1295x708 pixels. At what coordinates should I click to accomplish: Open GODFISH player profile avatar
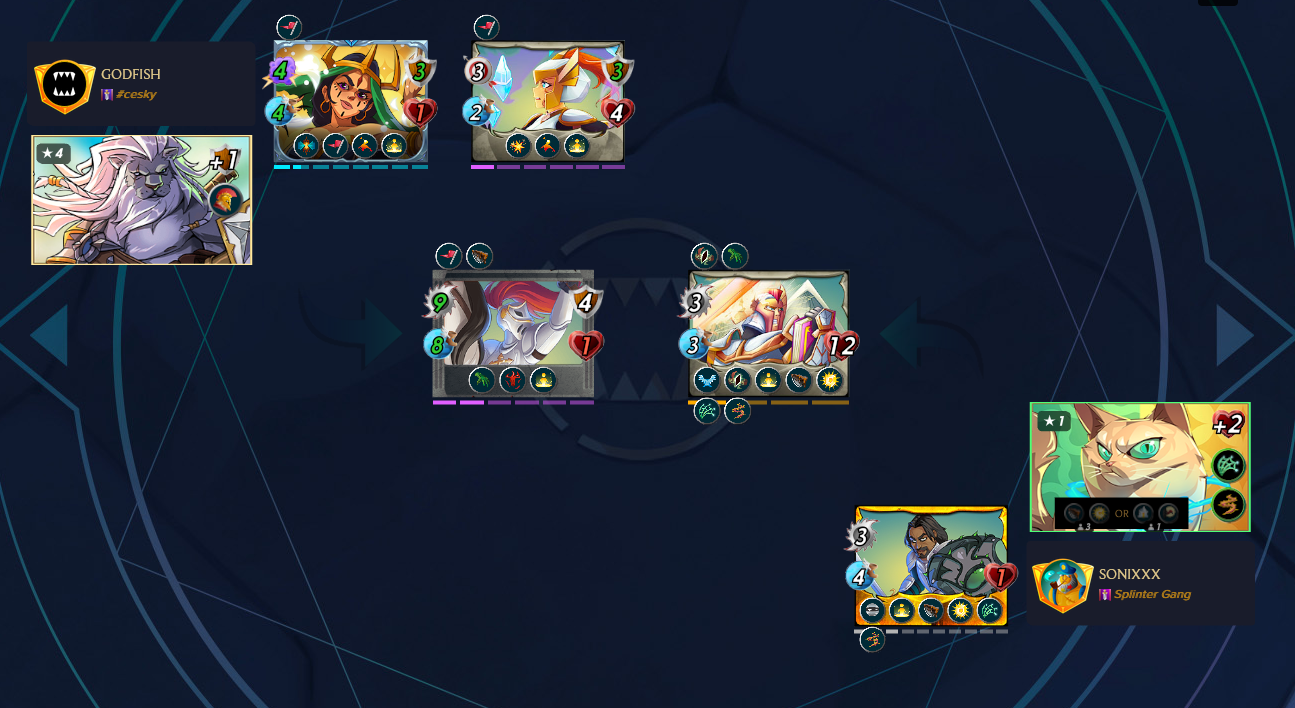tap(65, 85)
